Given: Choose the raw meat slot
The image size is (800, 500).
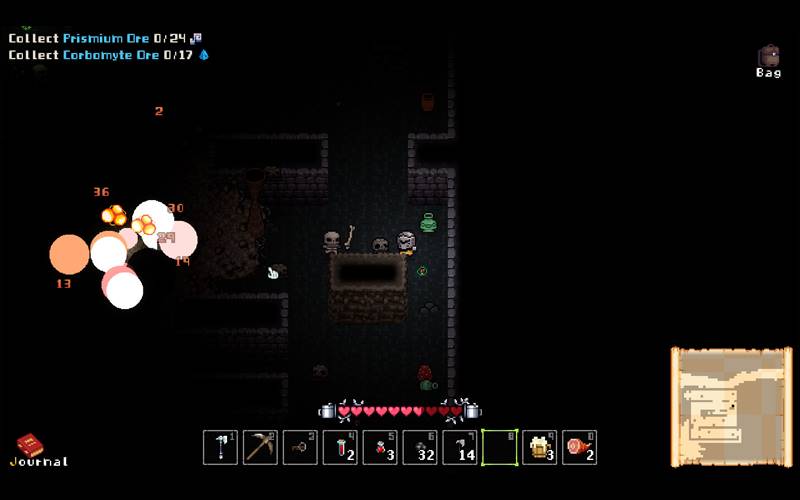Looking at the screenshot, I should (x=580, y=447).
